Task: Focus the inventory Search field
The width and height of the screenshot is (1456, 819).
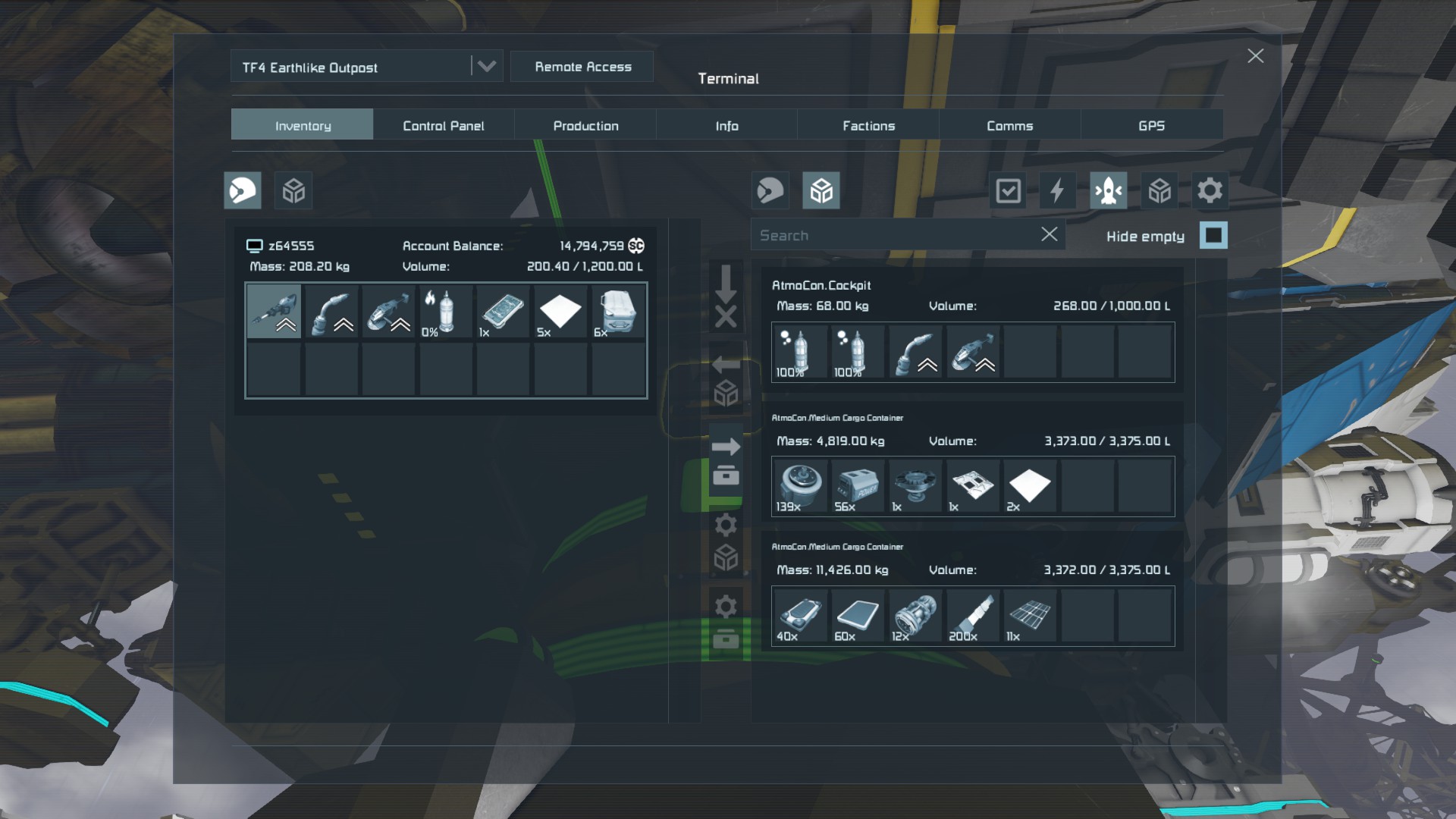Action: pos(895,236)
